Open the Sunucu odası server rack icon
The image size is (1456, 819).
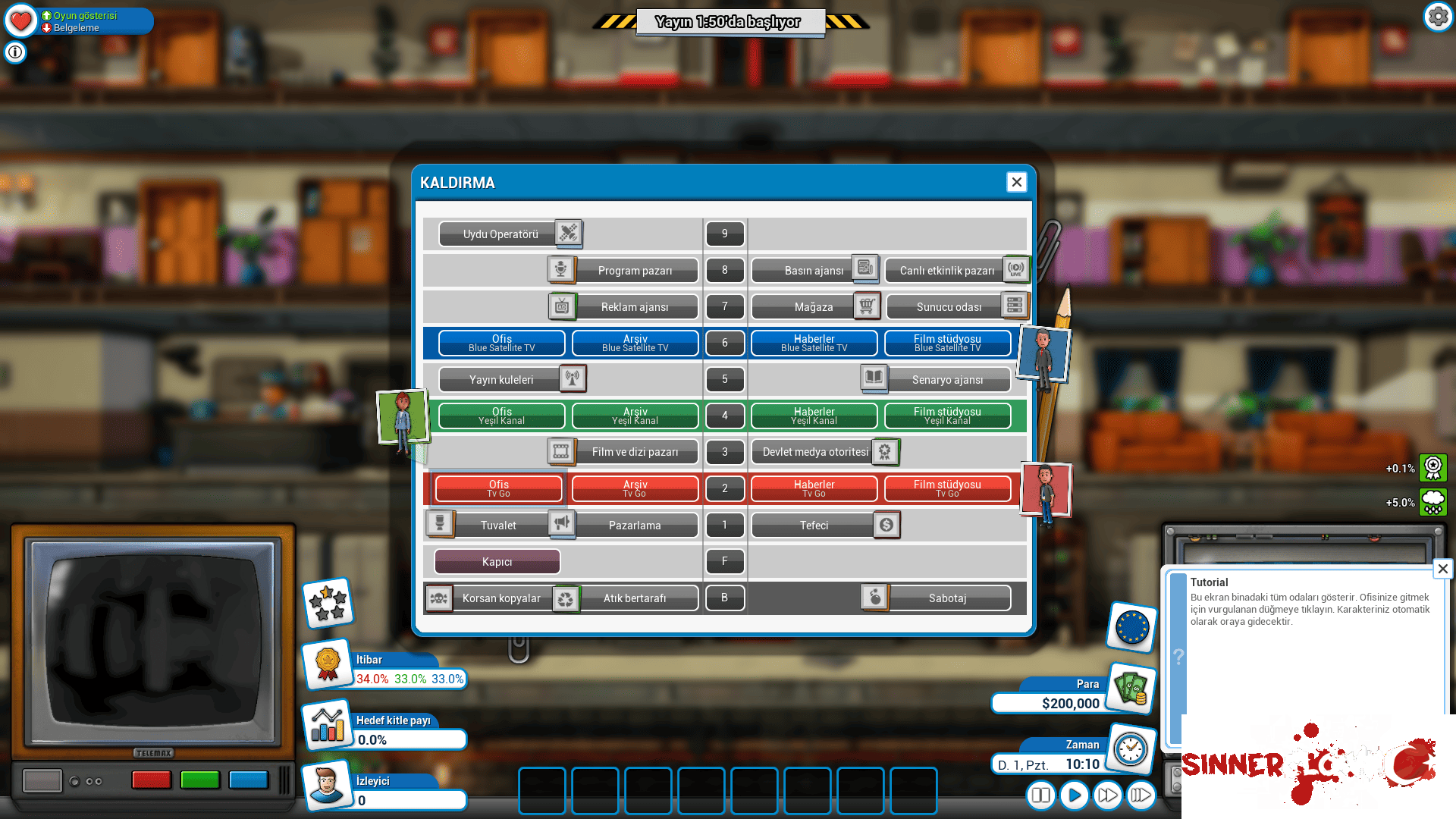coord(1016,306)
